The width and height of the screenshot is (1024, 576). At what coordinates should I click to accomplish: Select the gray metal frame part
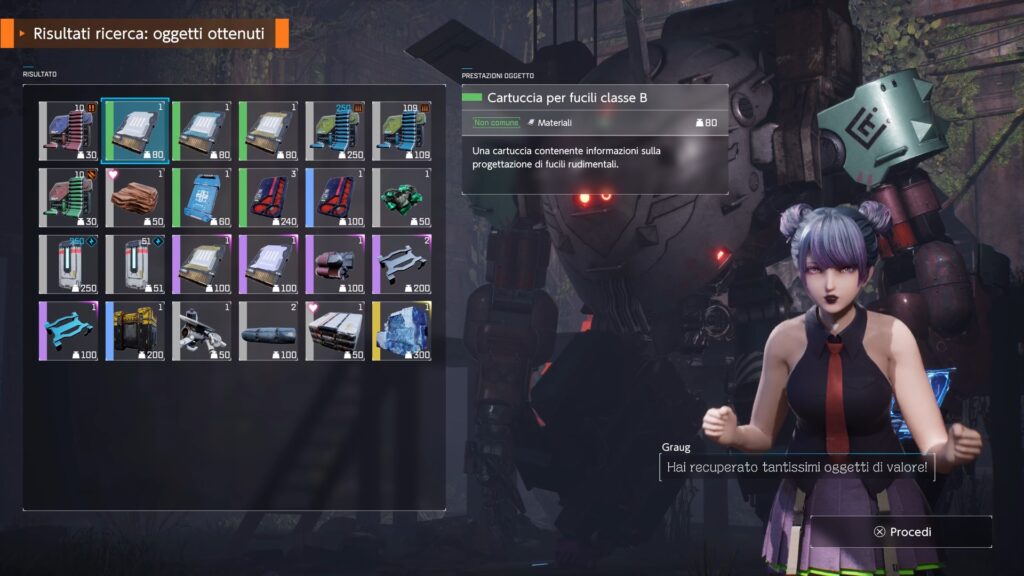(402, 264)
